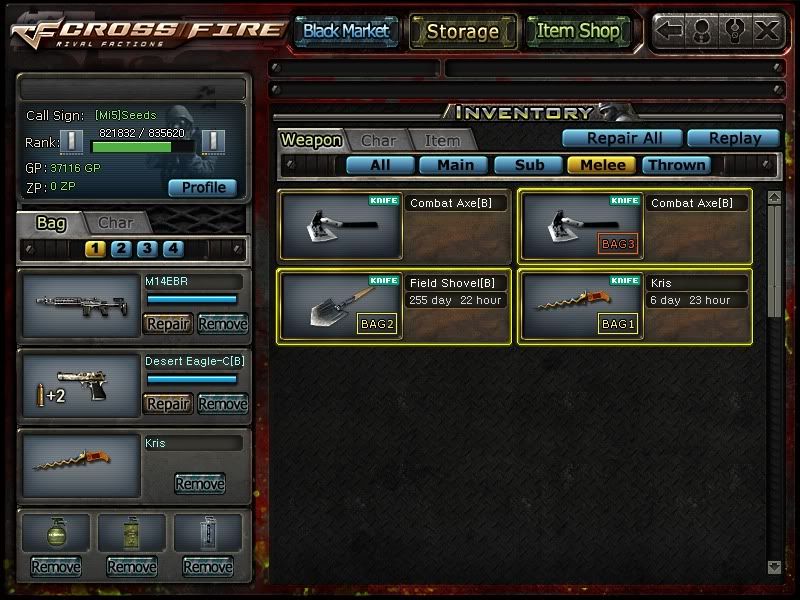Switch to inventory Item tab
800x600 pixels.
coord(442,142)
